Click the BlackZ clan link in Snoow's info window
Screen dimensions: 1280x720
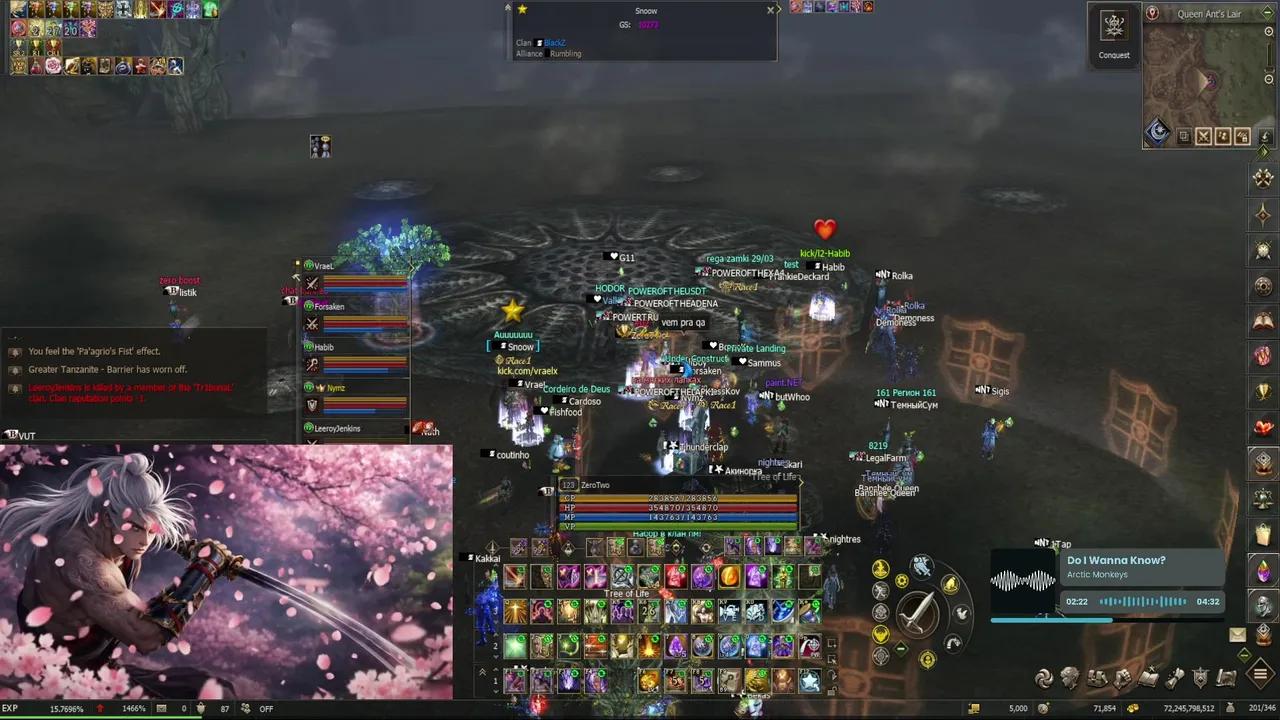556,42
